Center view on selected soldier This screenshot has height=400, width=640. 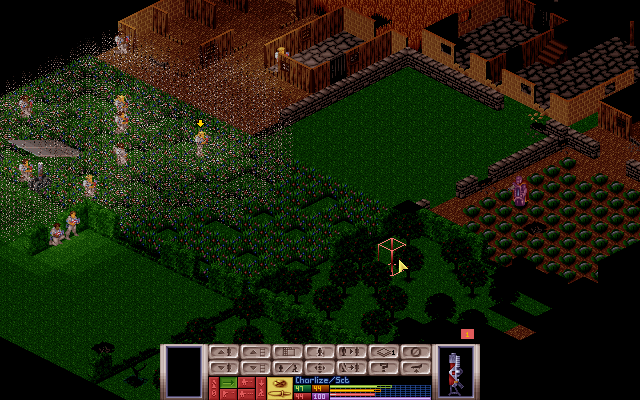pos(319,367)
